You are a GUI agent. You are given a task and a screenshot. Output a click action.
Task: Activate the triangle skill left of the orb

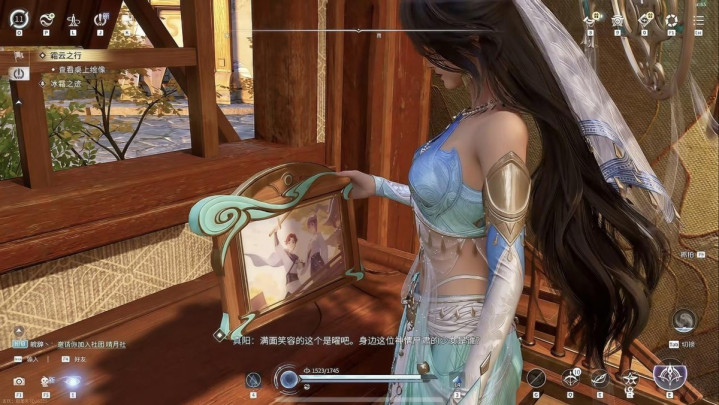tap(254, 380)
